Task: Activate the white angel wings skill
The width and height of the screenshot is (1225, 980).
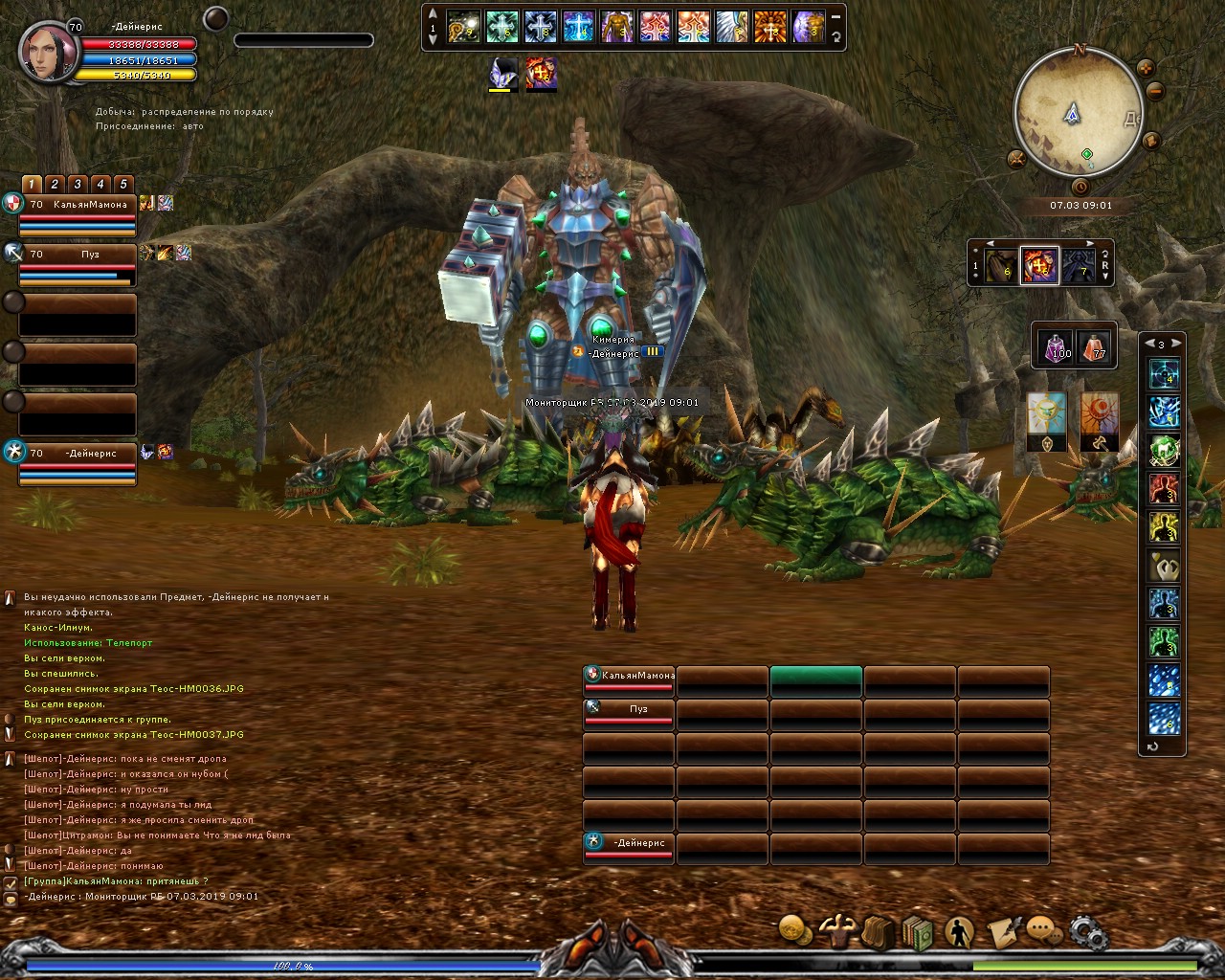Action: click(732, 27)
